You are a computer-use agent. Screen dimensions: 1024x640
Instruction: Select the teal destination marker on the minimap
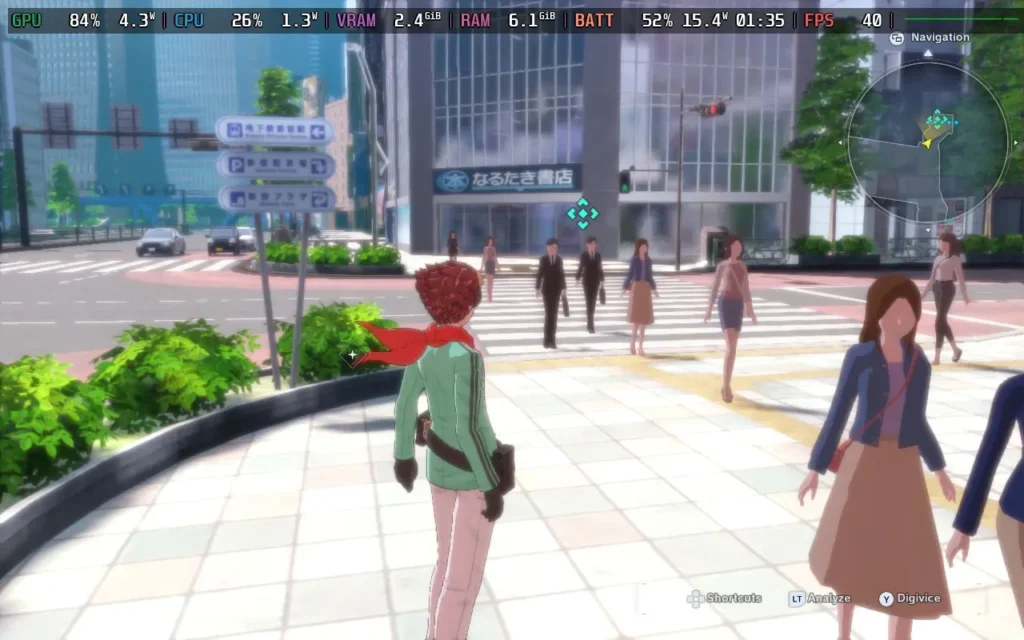coord(938,121)
